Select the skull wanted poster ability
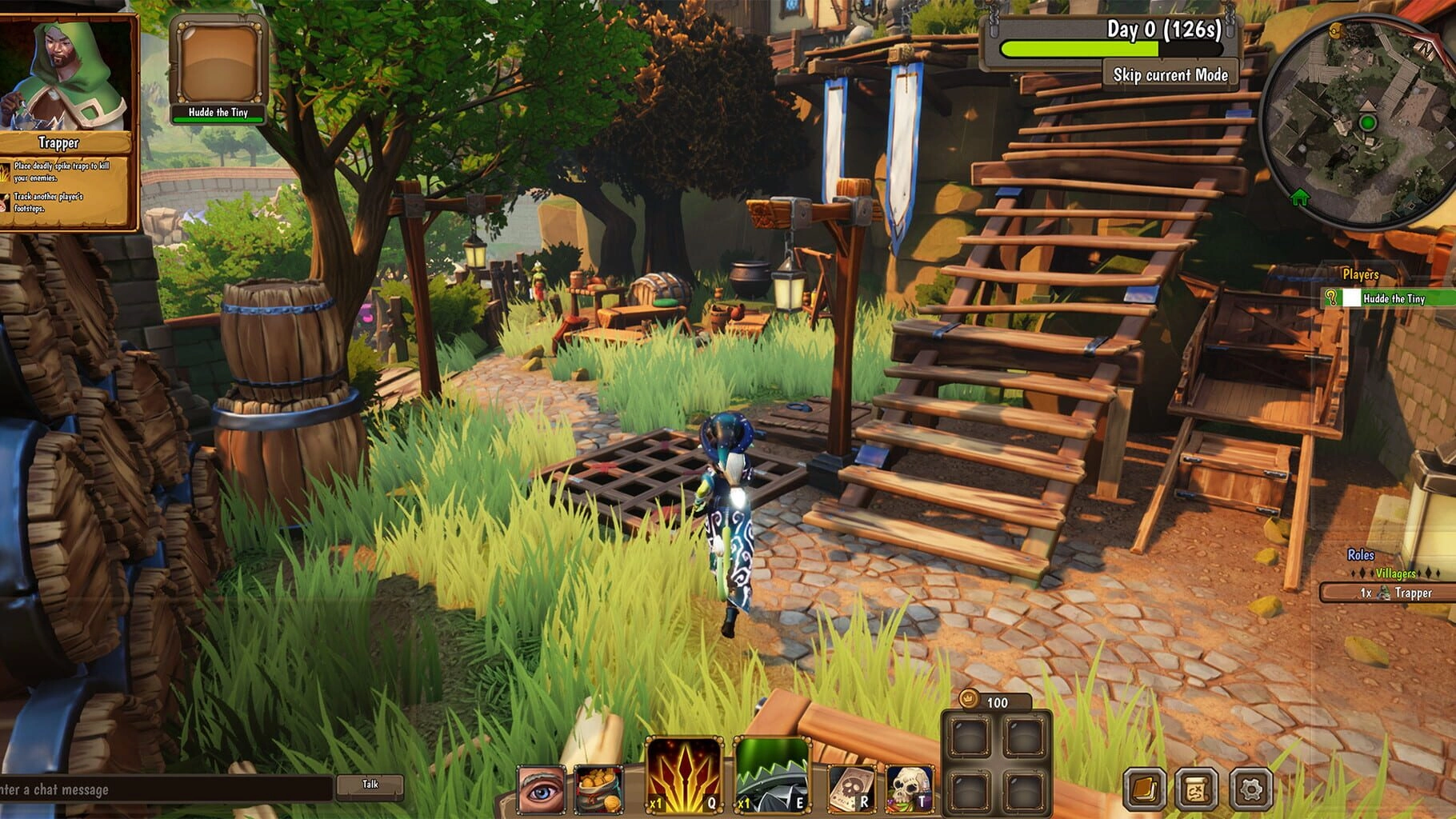The image size is (1456, 819). (851, 789)
